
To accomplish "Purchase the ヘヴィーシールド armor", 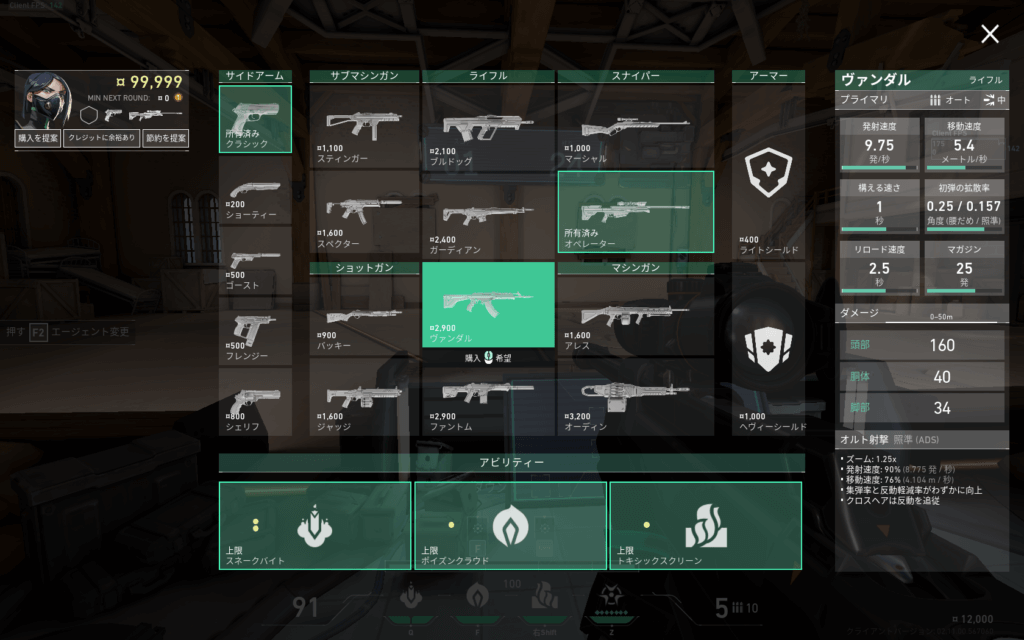I will click(768, 358).
